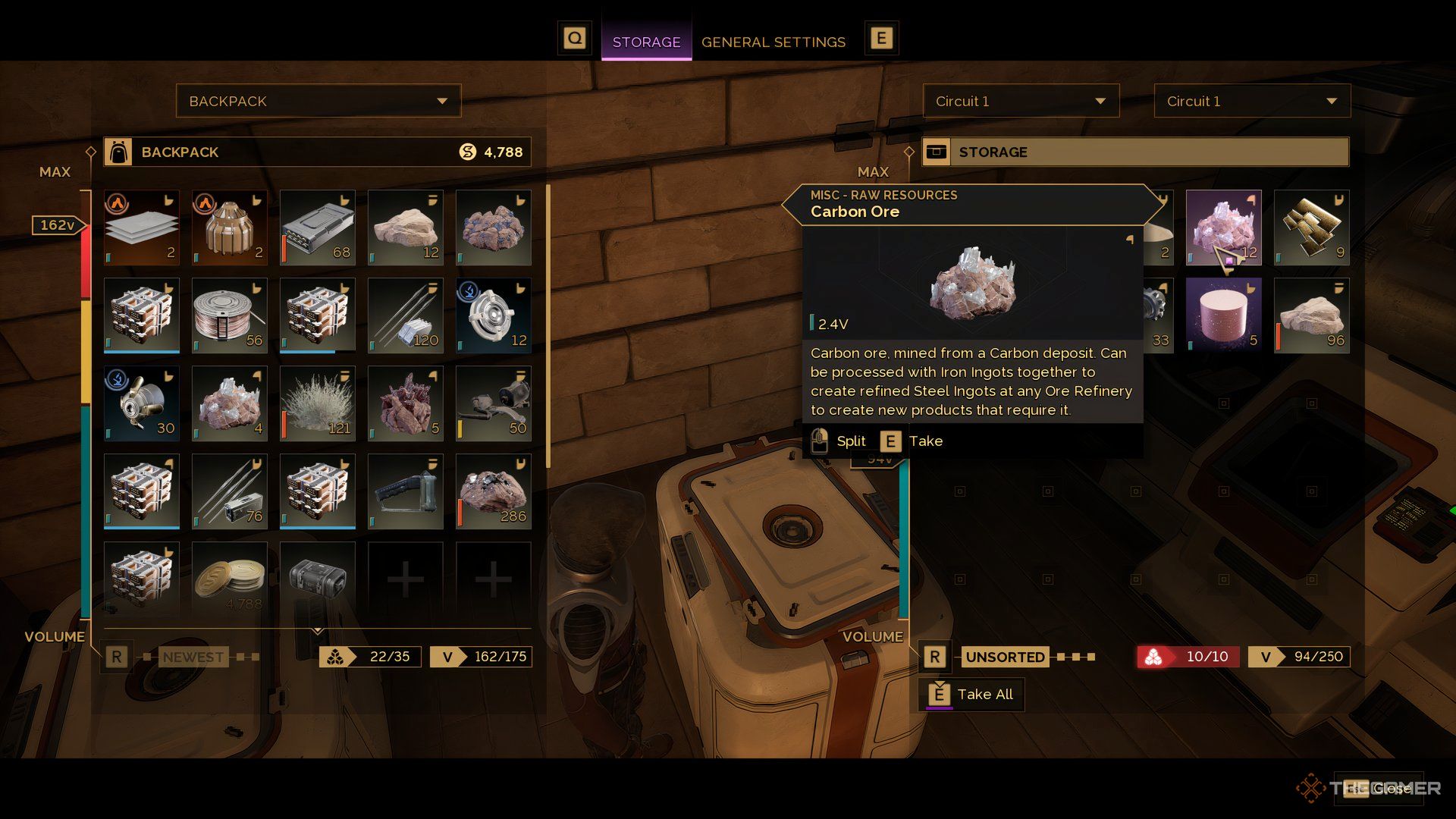Choose the copper wire spool stack of 56
The image size is (1456, 819).
coord(229,315)
